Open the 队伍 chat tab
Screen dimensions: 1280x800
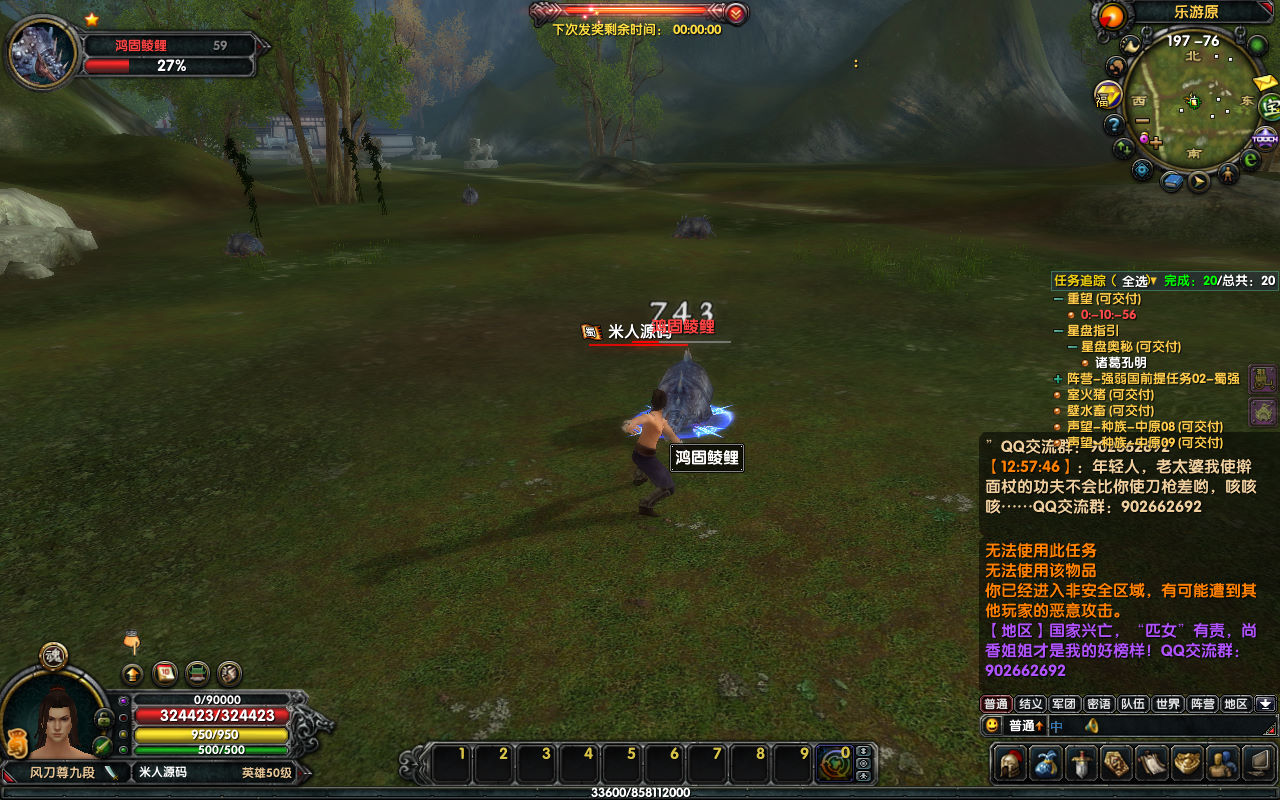coord(1133,704)
